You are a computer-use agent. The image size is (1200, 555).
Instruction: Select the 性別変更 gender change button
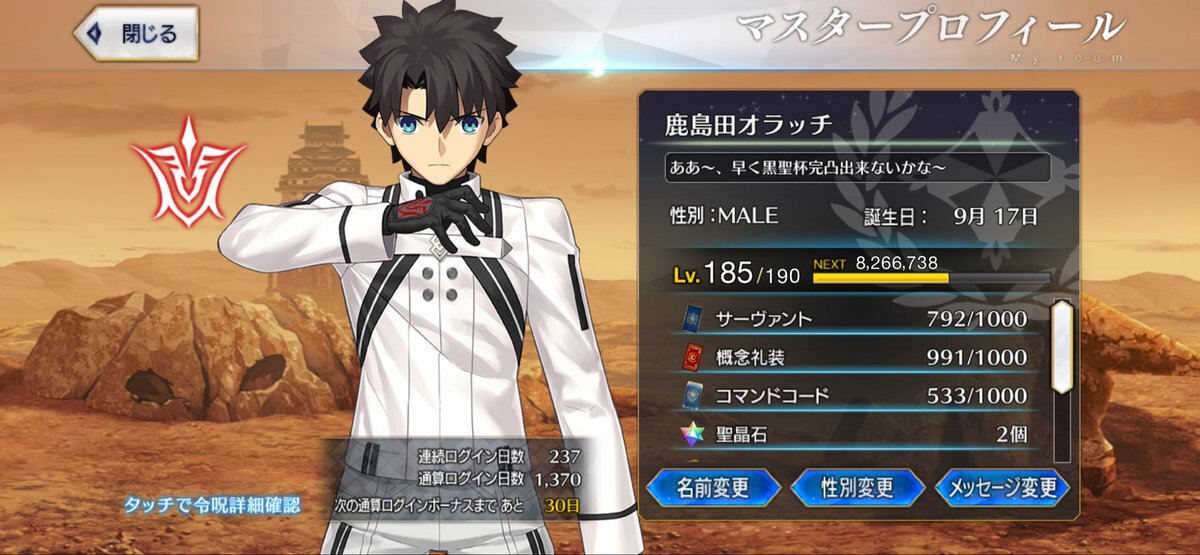pos(858,488)
